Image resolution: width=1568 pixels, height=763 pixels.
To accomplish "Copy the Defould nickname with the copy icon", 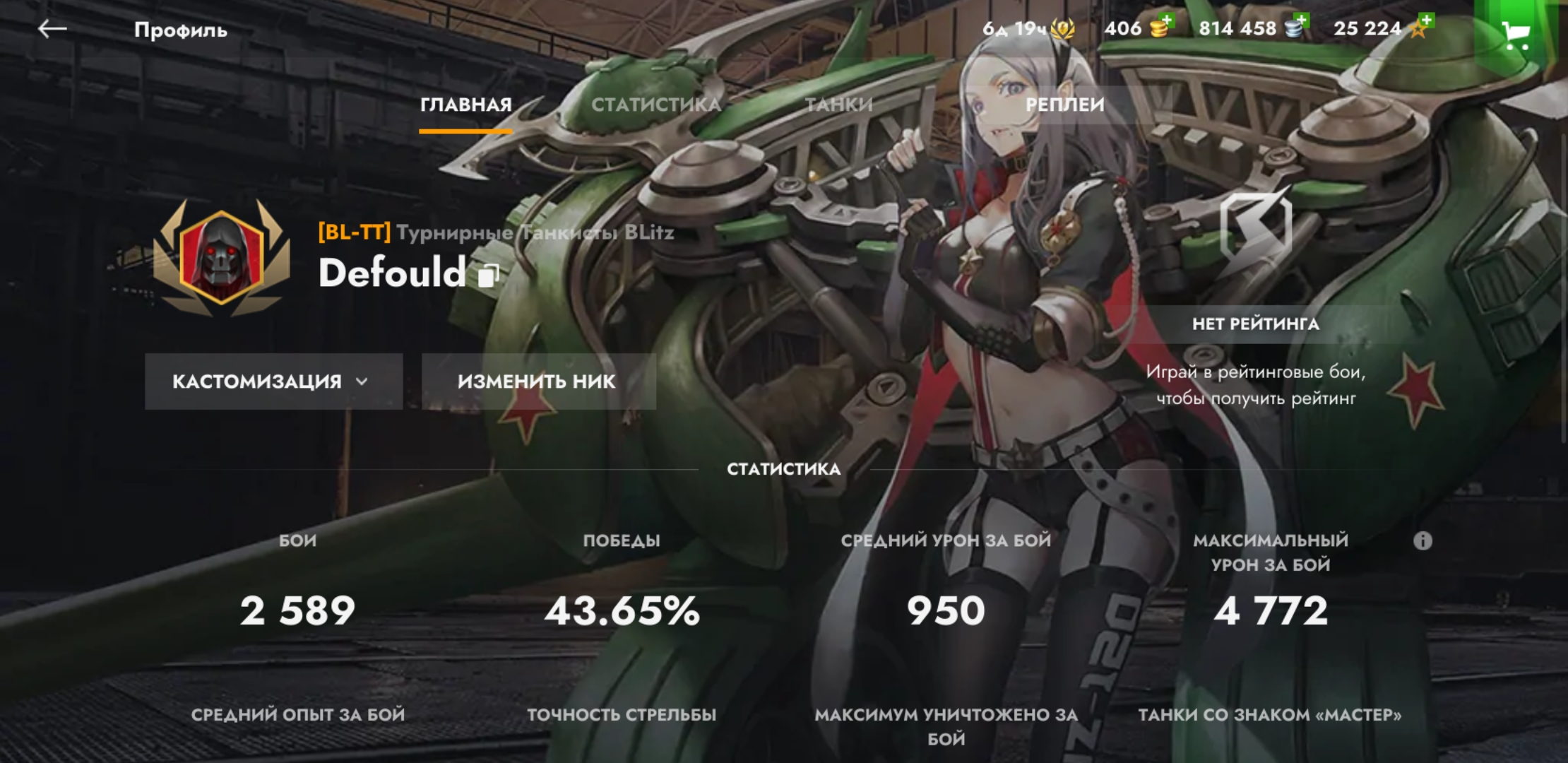I will [488, 275].
